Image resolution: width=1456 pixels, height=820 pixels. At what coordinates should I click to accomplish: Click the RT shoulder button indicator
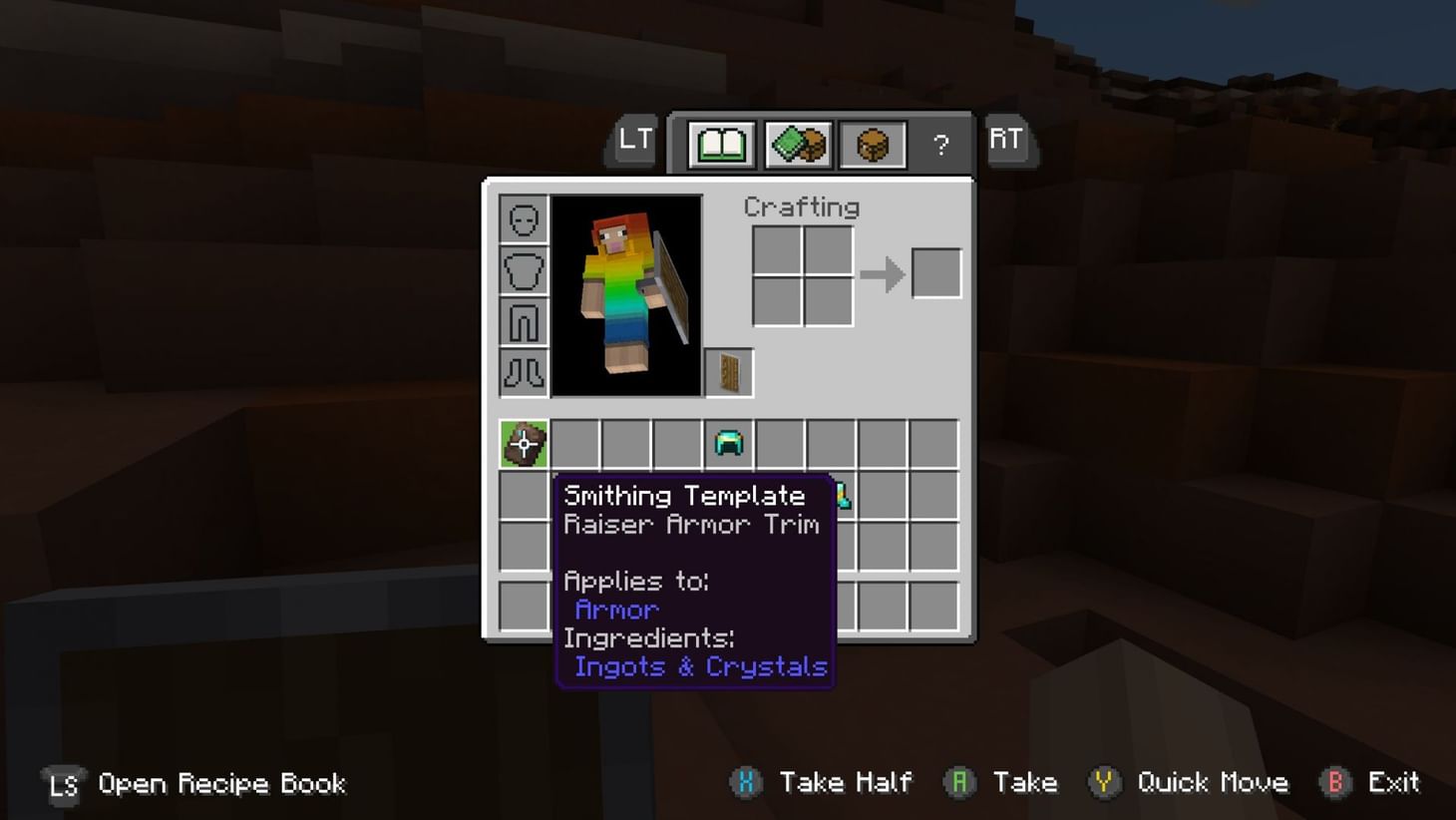tap(1006, 141)
